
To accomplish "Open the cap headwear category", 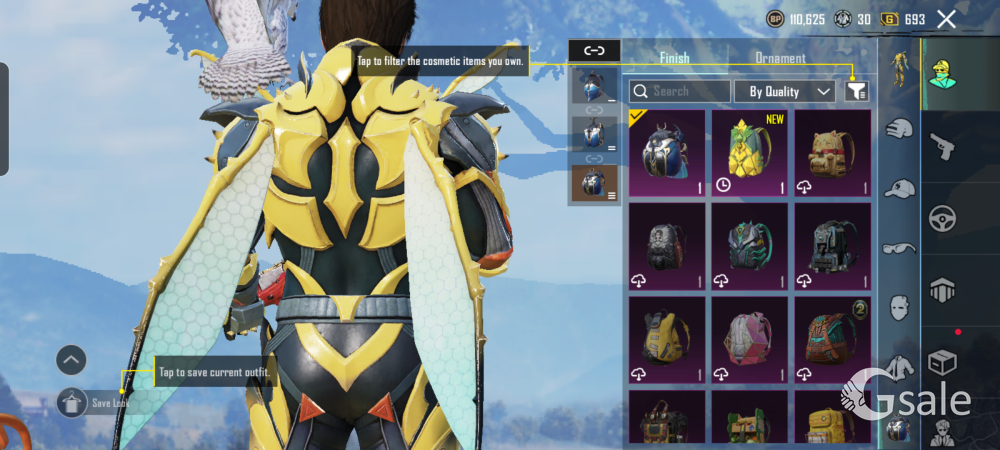I will [900, 187].
